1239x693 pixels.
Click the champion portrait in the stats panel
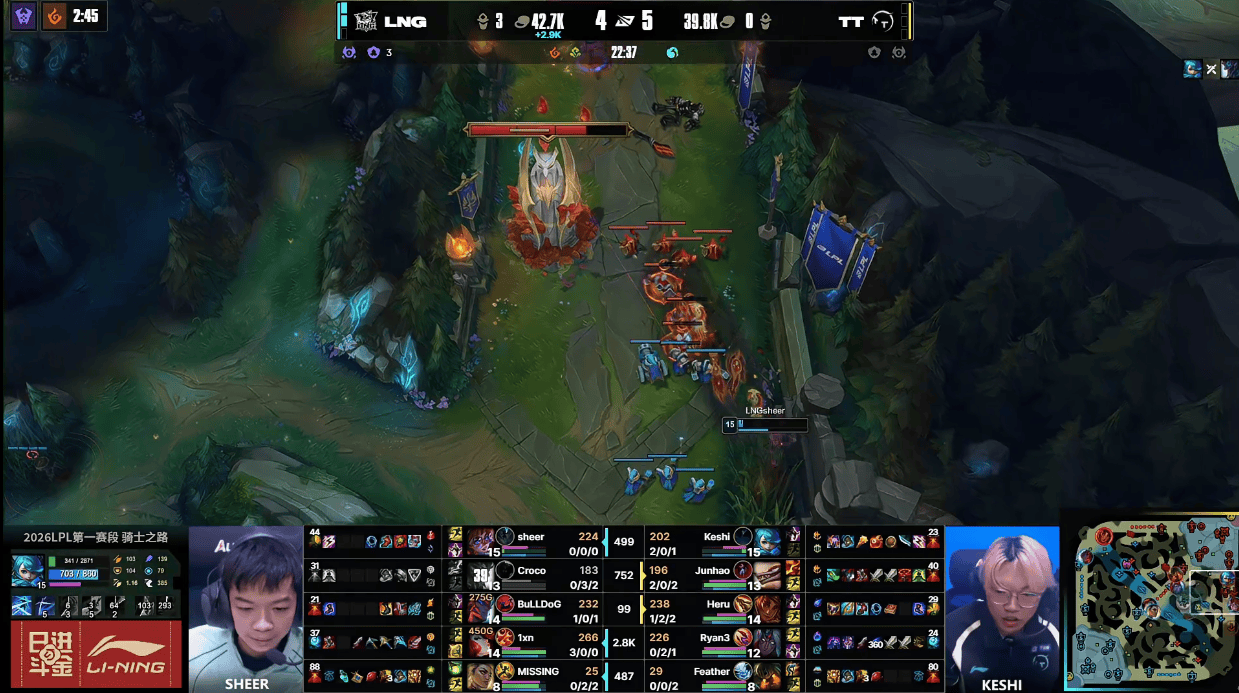pos(26,570)
